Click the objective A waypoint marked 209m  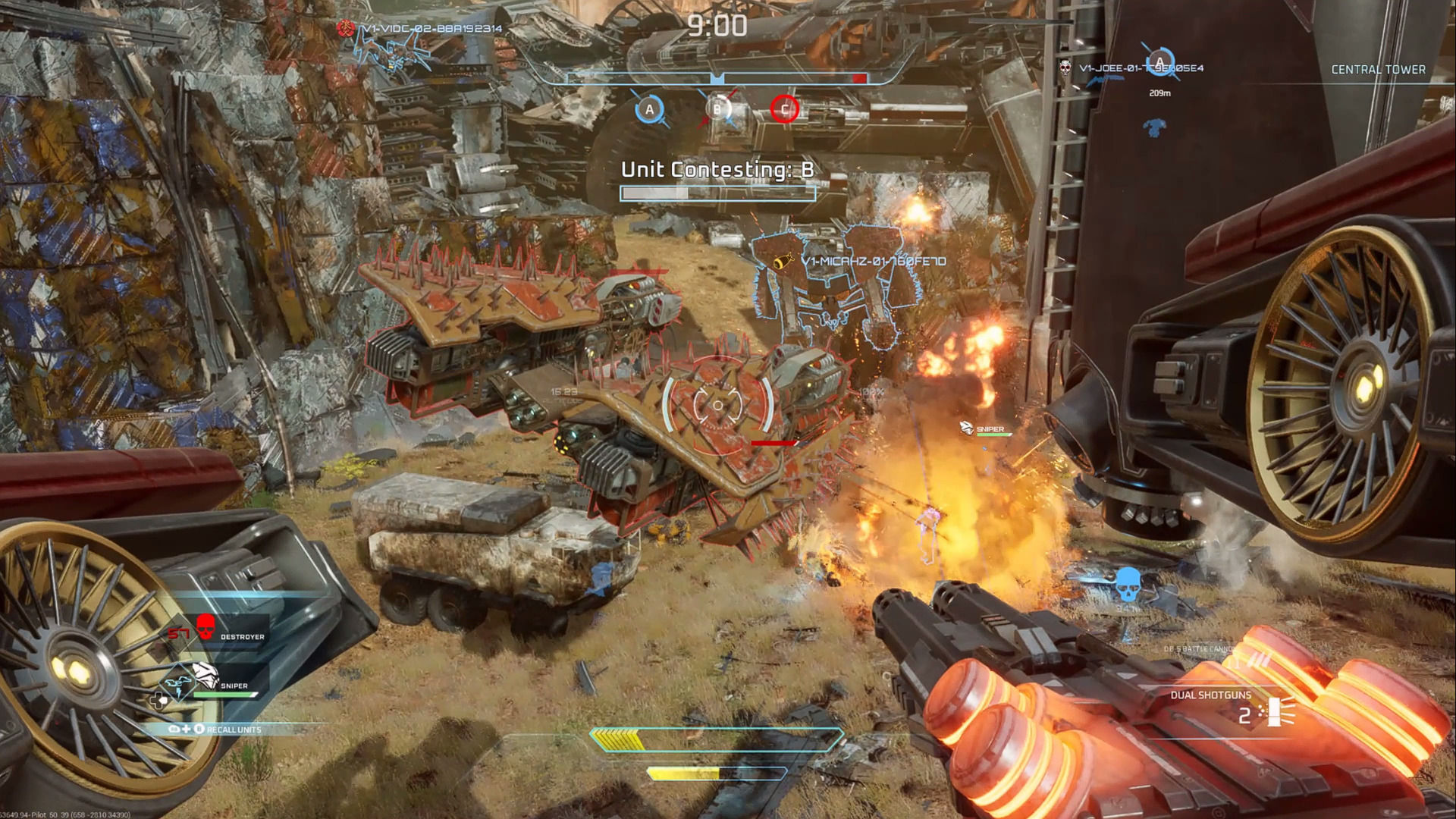click(1159, 63)
